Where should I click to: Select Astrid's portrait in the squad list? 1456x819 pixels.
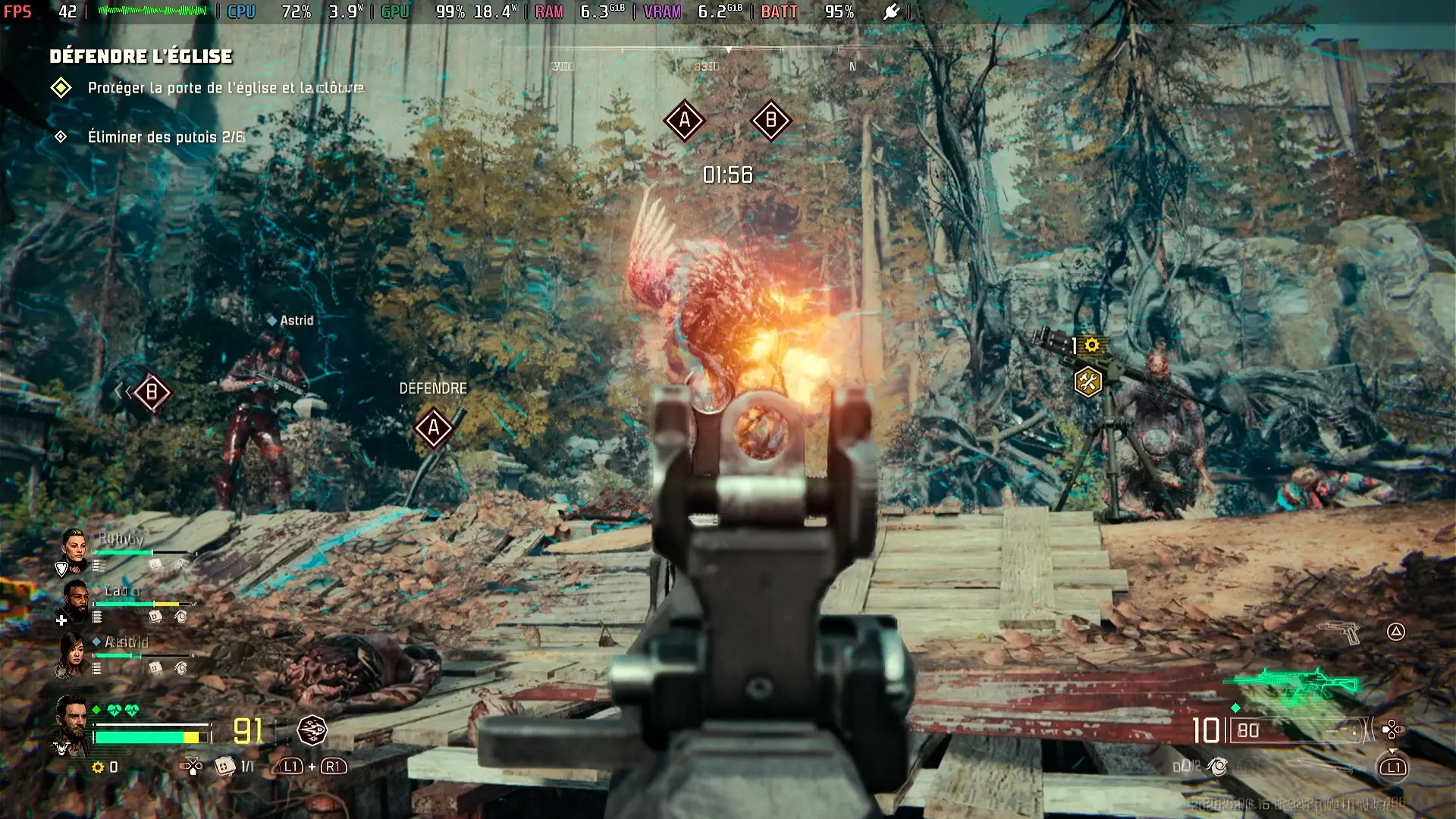click(71, 655)
